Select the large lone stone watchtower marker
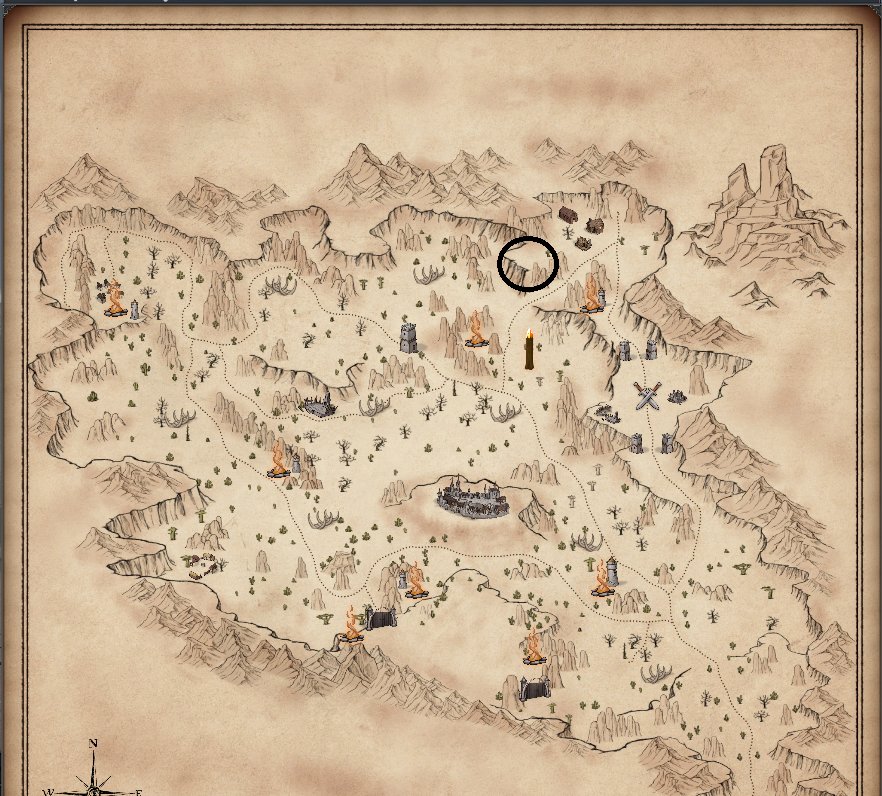 click(409, 337)
